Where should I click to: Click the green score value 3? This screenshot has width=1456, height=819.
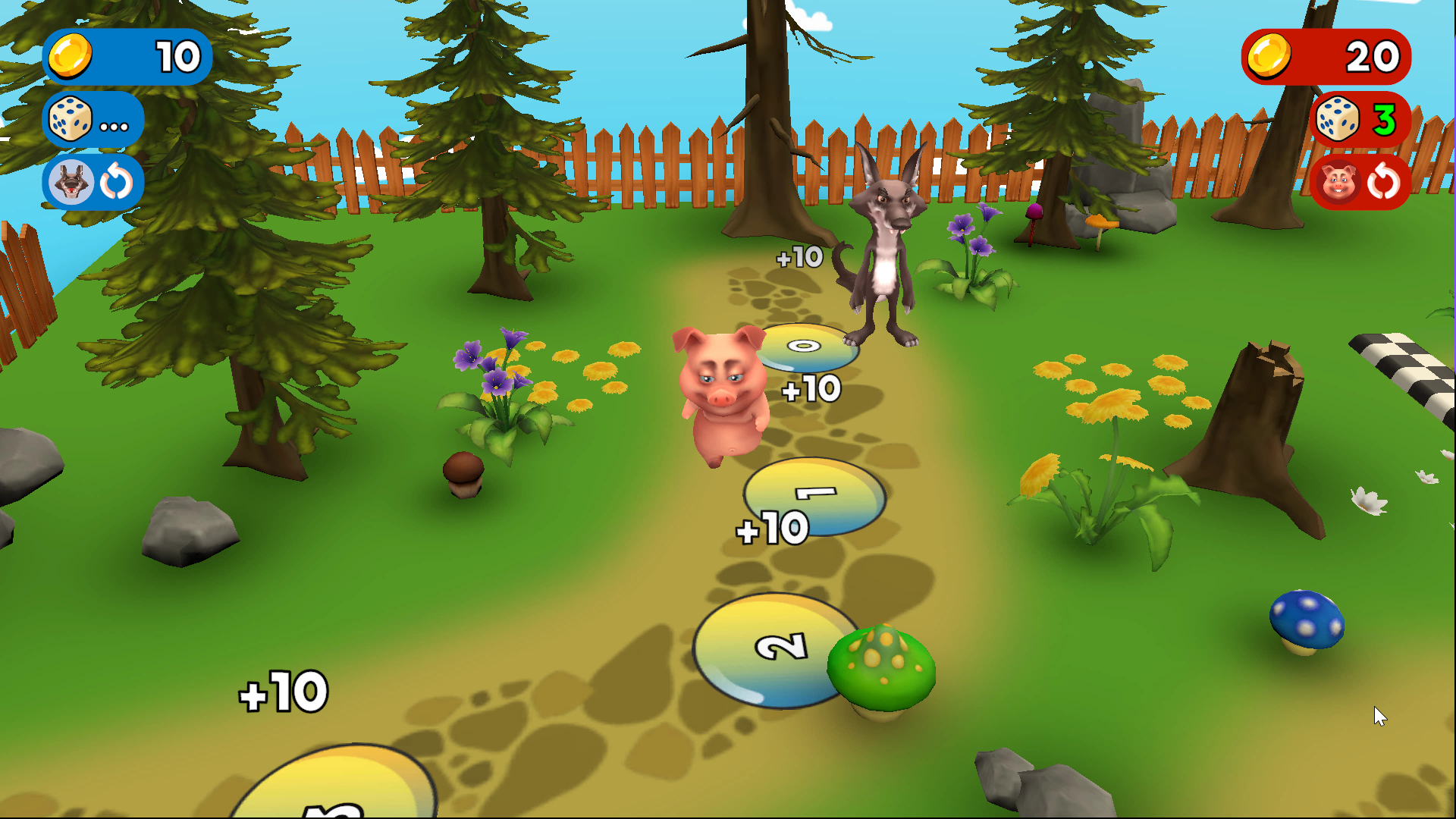pos(1385,119)
